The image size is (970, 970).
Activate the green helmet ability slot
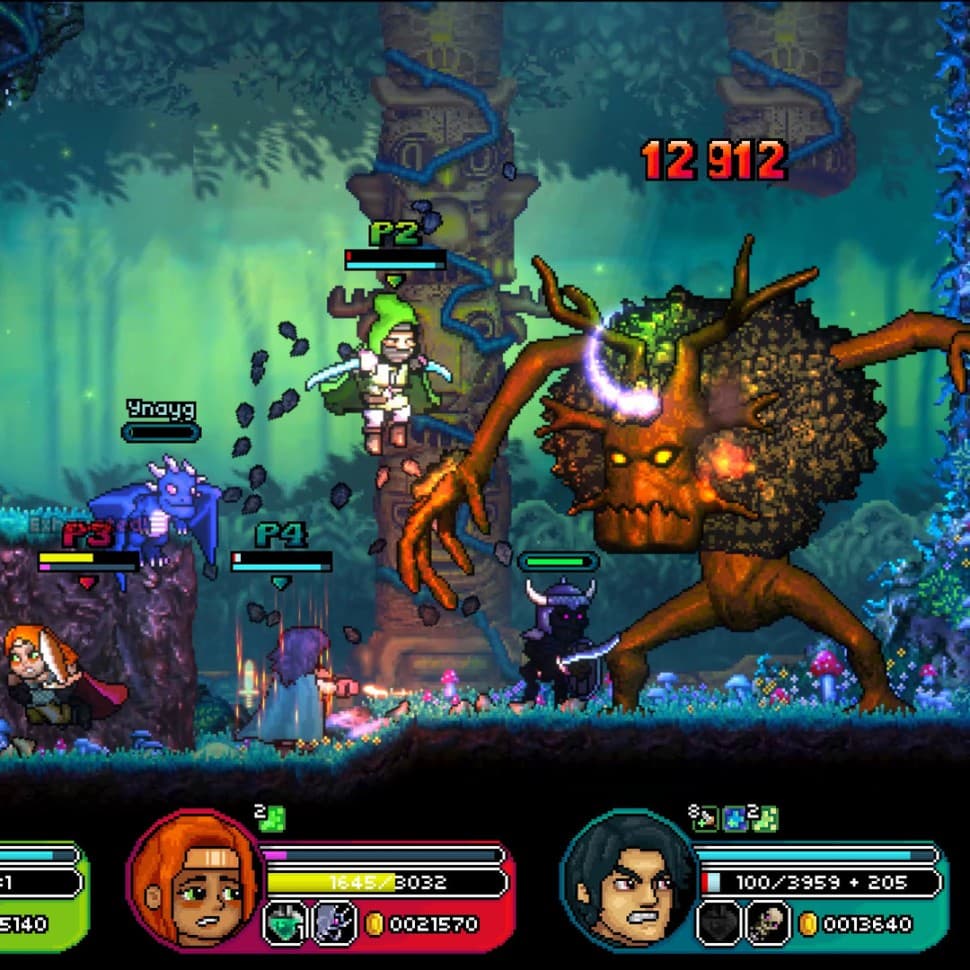point(284,923)
